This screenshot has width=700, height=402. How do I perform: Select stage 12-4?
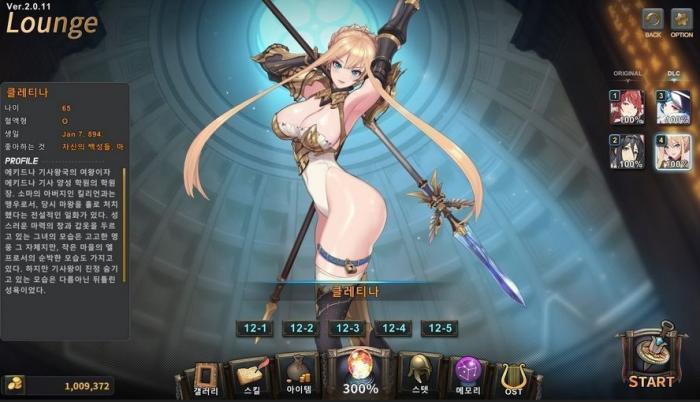(394, 328)
